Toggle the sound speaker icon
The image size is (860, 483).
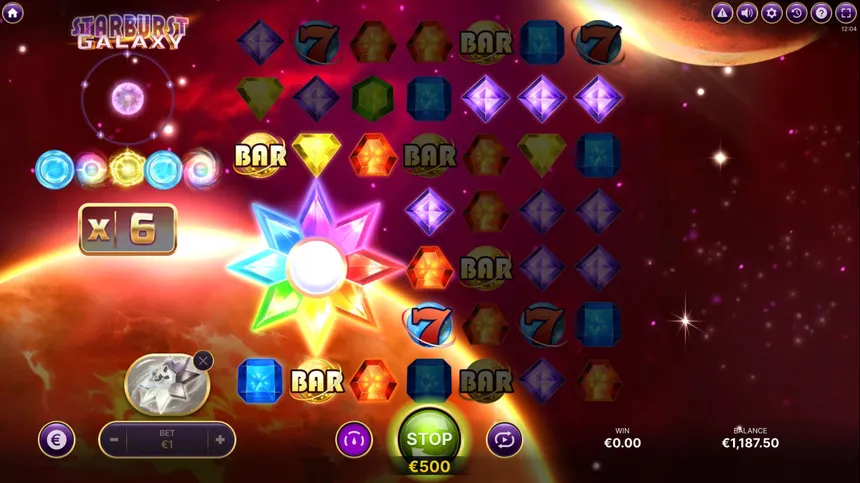[x=747, y=13]
